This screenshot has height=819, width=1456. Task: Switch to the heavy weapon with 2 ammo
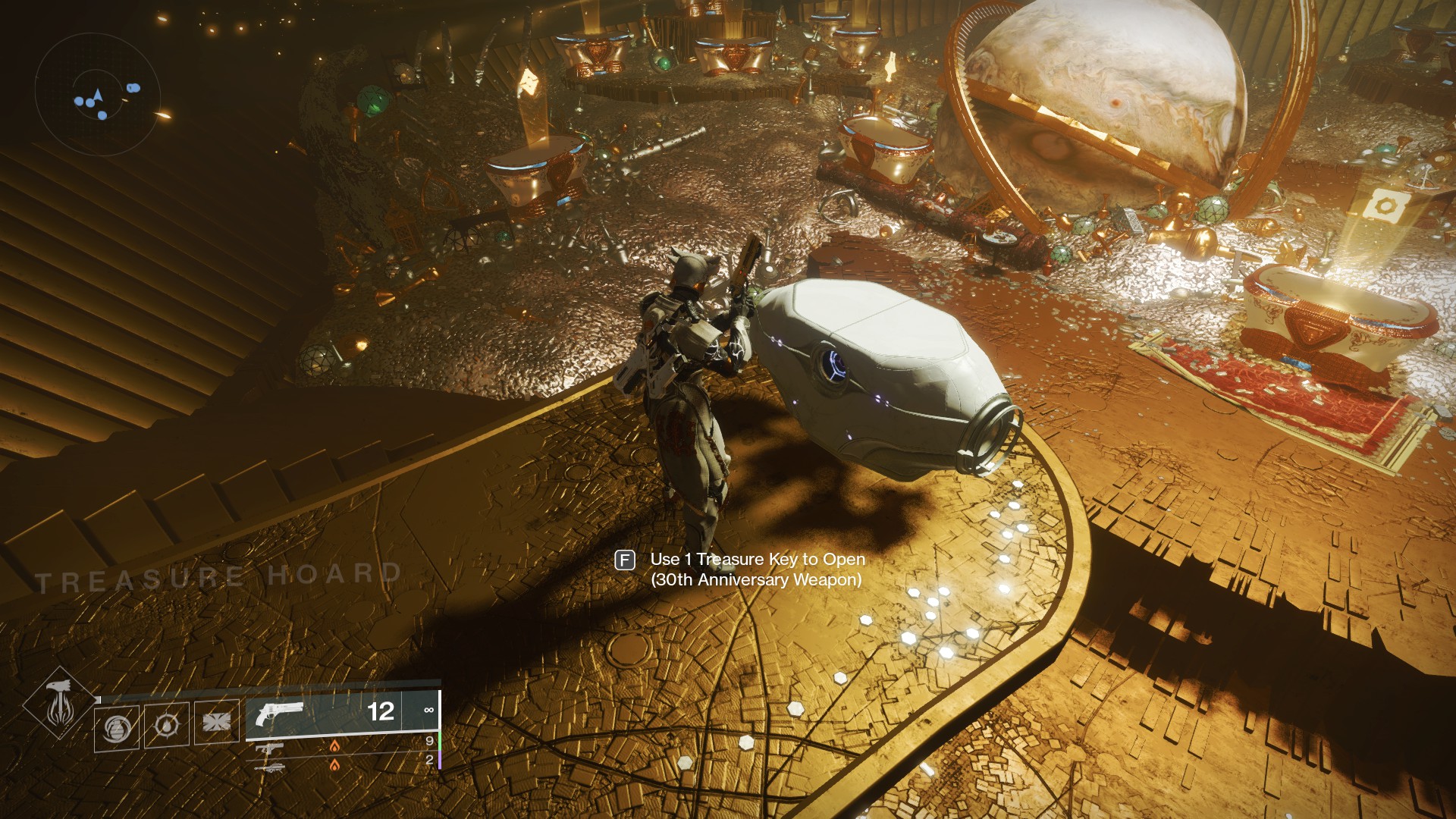click(x=270, y=766)
